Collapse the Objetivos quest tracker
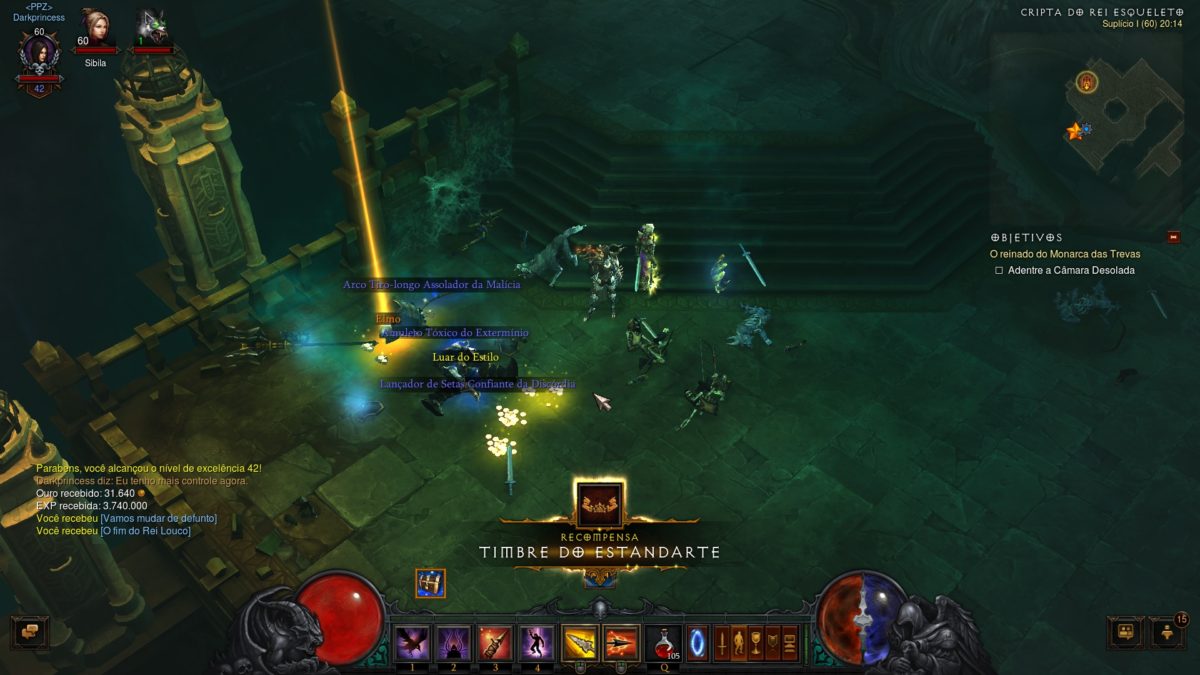 (1173, 237)
